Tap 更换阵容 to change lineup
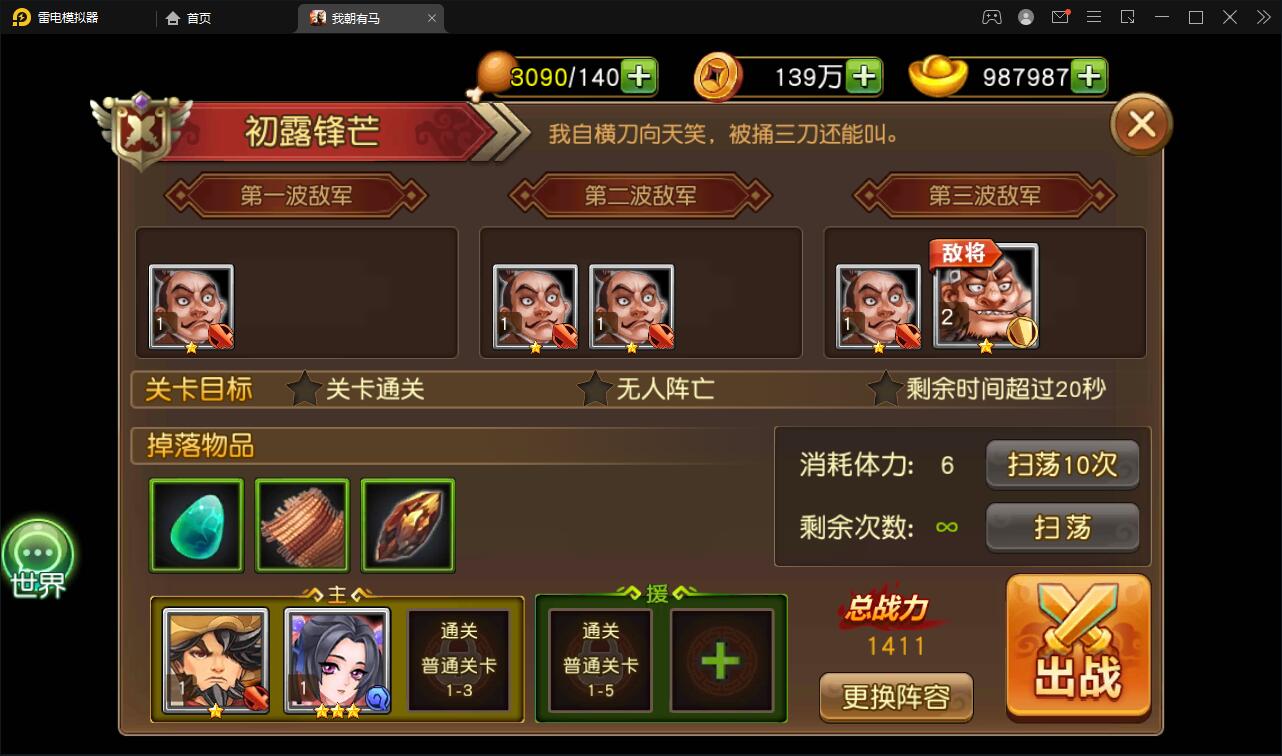The width and height of the screenshot is (1282, 756). coord(896,697)
